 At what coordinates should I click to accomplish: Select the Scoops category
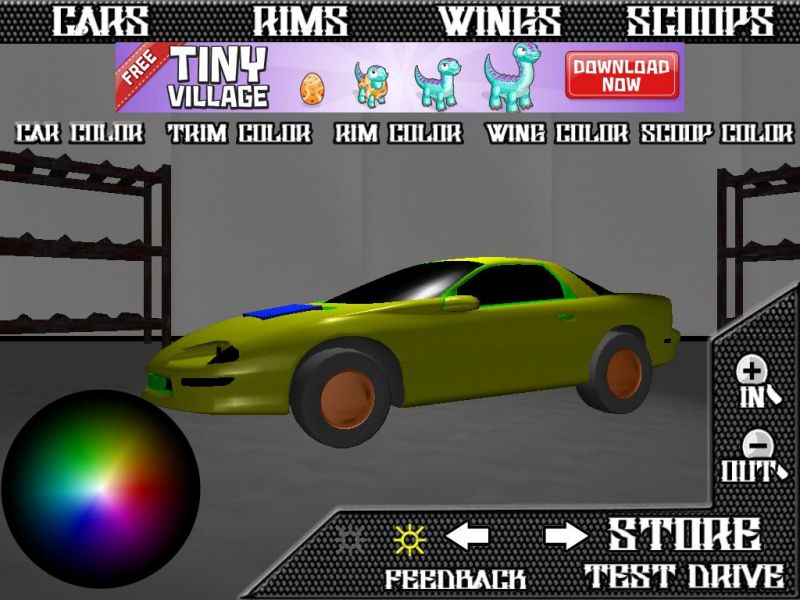point(700,21)
